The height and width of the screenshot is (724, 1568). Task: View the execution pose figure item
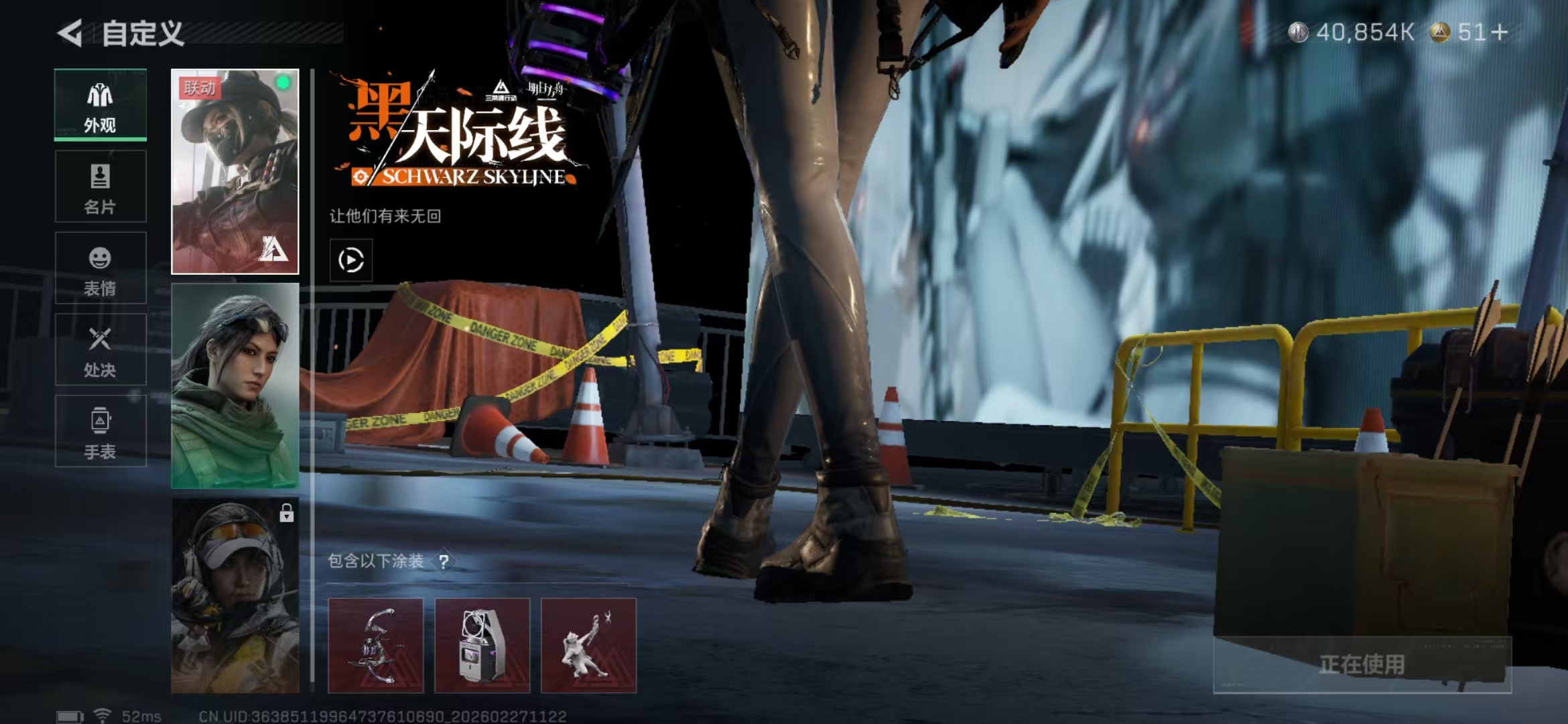click(588, 645)
